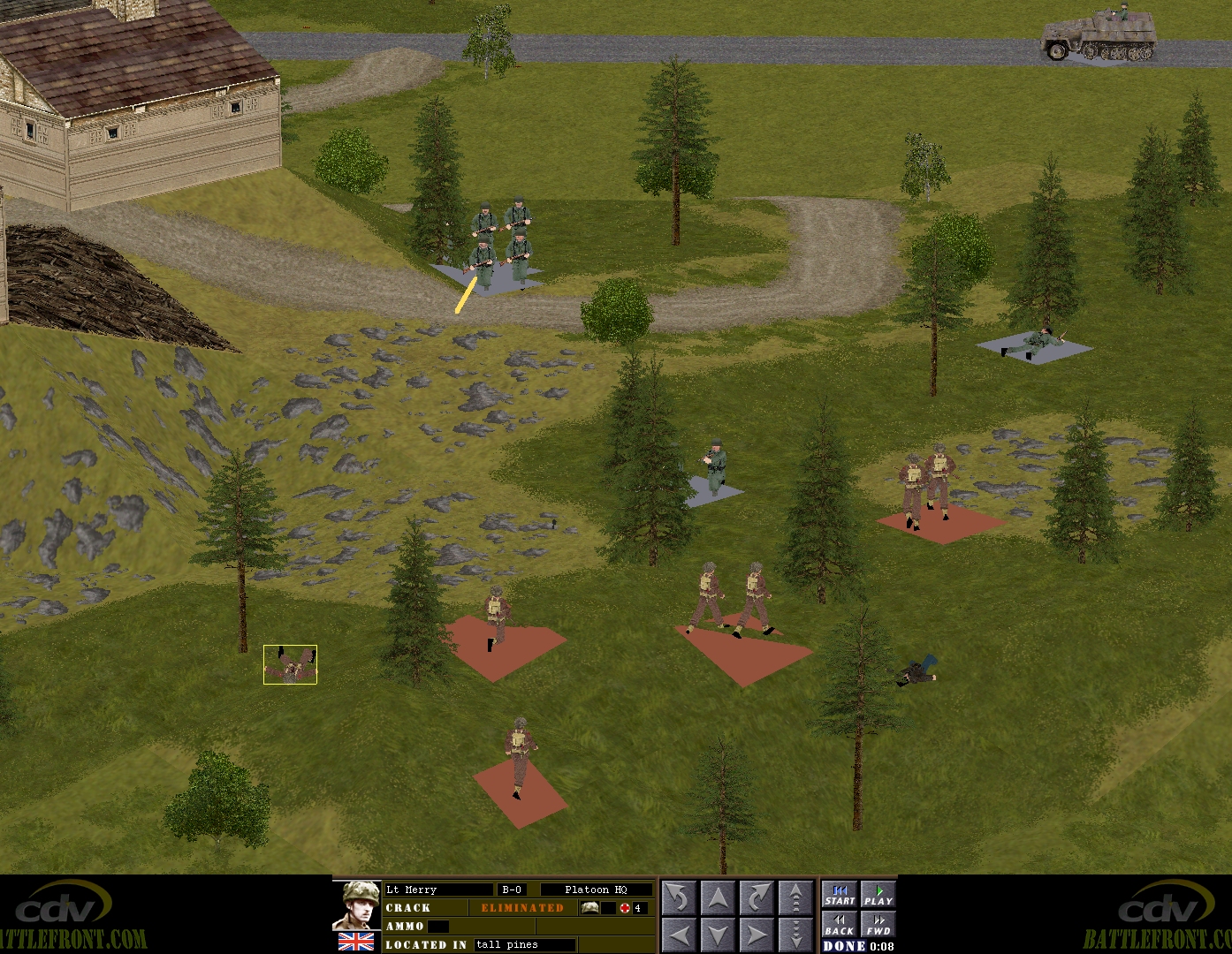1232x954 pixels.
Task: Click PLAY to run the turn replay
Action: point(878,895)
